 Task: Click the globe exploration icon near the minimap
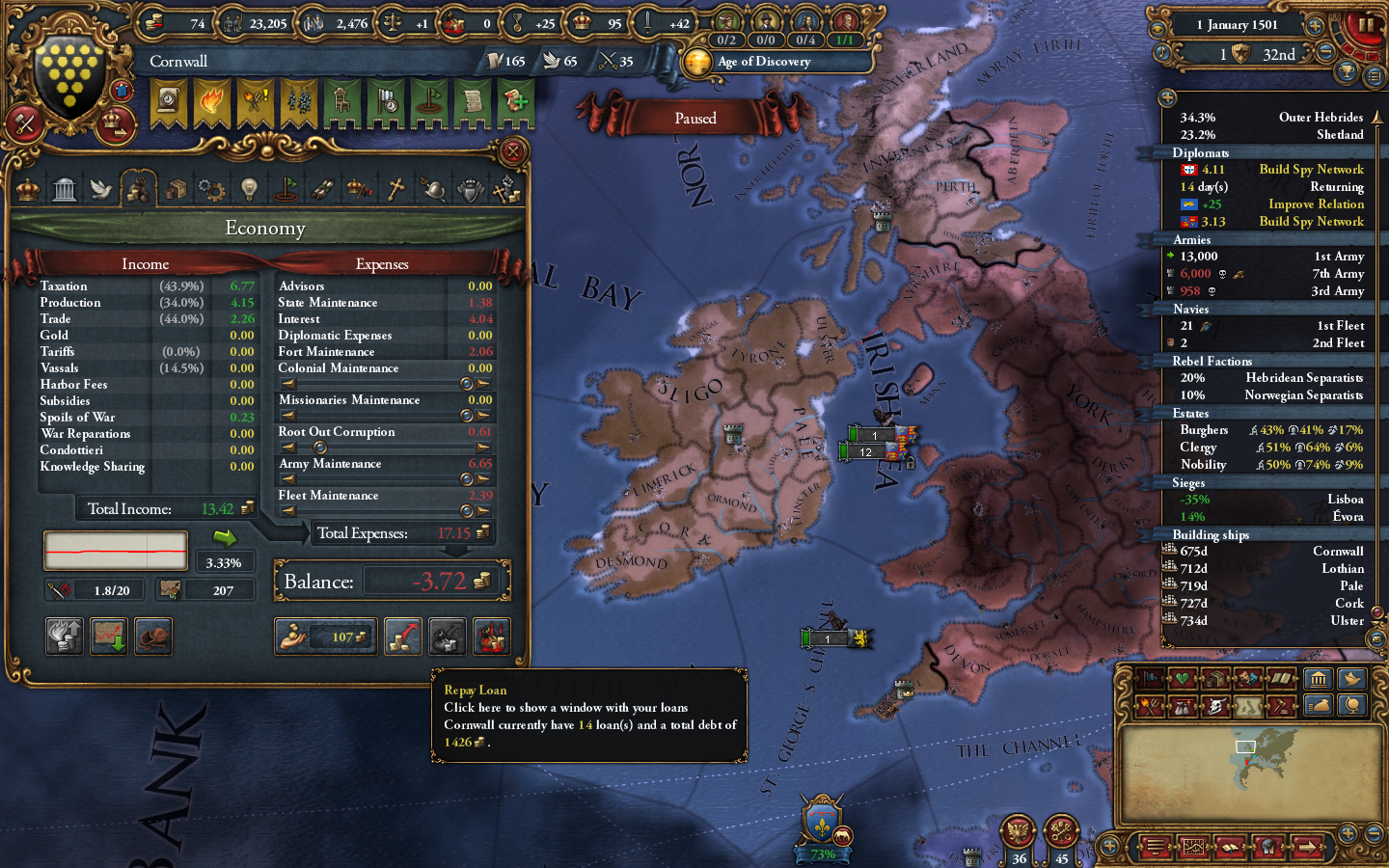[x=1352, y=706]
